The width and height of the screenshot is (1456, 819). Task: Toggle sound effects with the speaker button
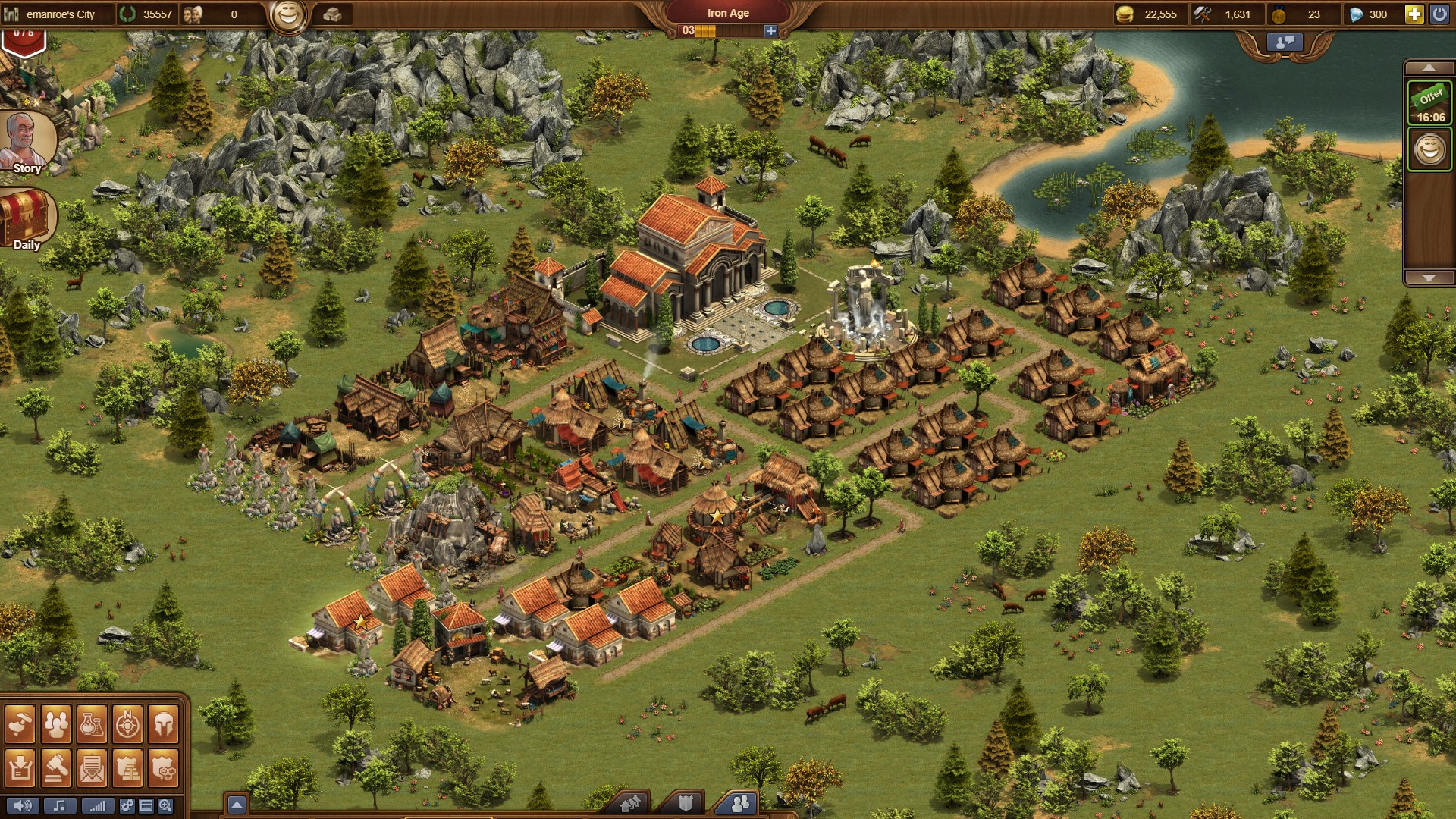22,806
